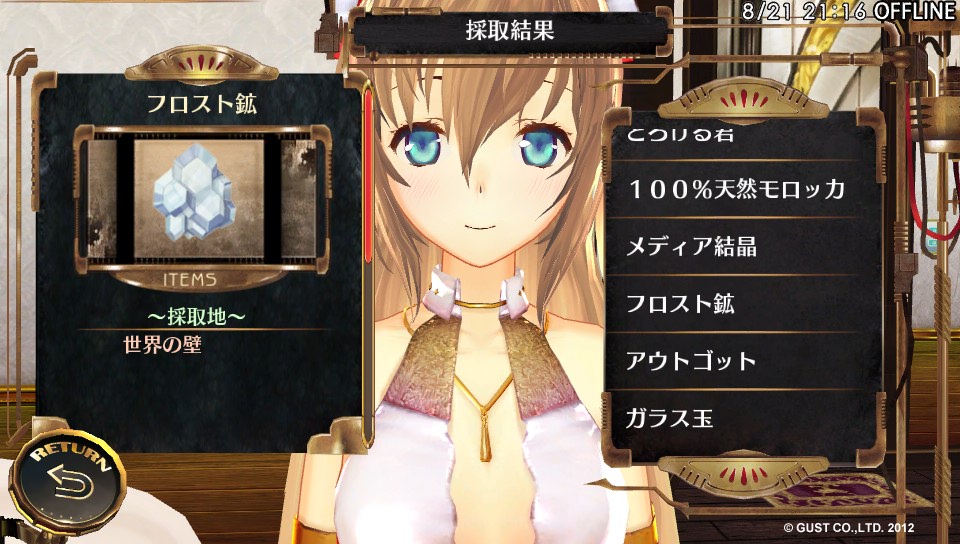Choose the メディア結晶 entry
Image resolution: width=960 pixels, height=544 pixels.
point(737,246)
